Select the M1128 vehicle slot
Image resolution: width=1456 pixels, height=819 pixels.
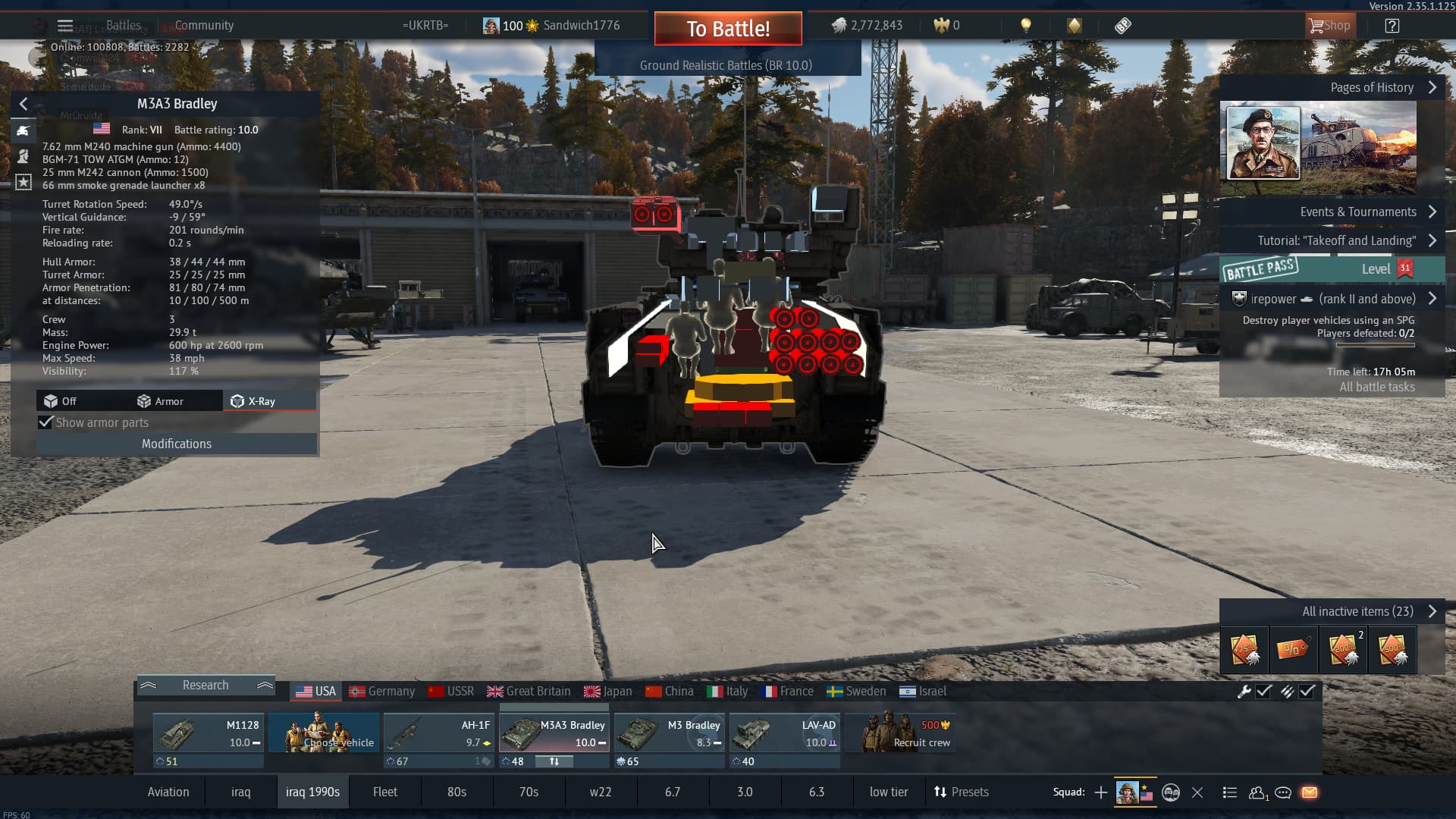[x=209, y=733]
